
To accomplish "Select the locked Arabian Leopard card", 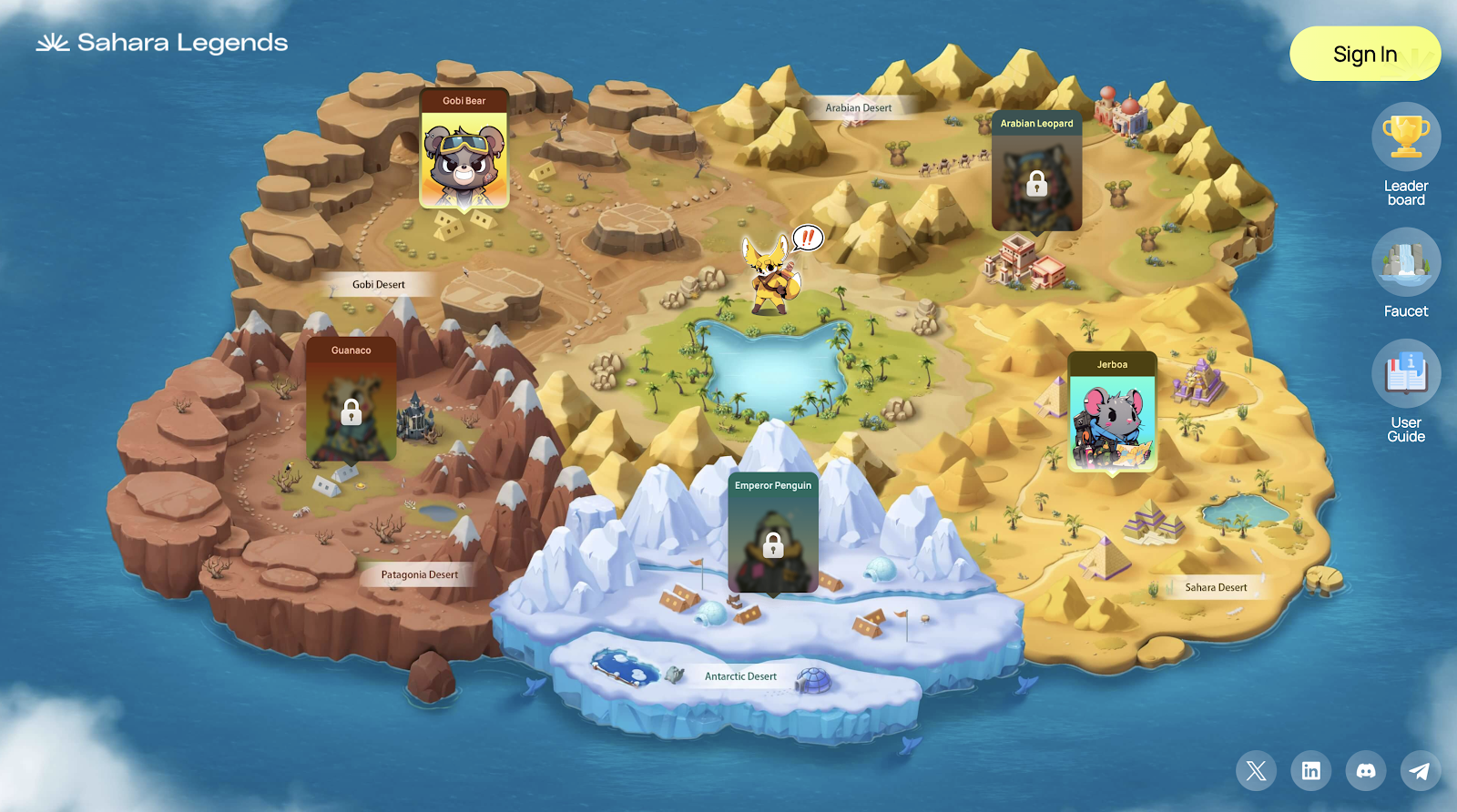I will coord(1036,172).
